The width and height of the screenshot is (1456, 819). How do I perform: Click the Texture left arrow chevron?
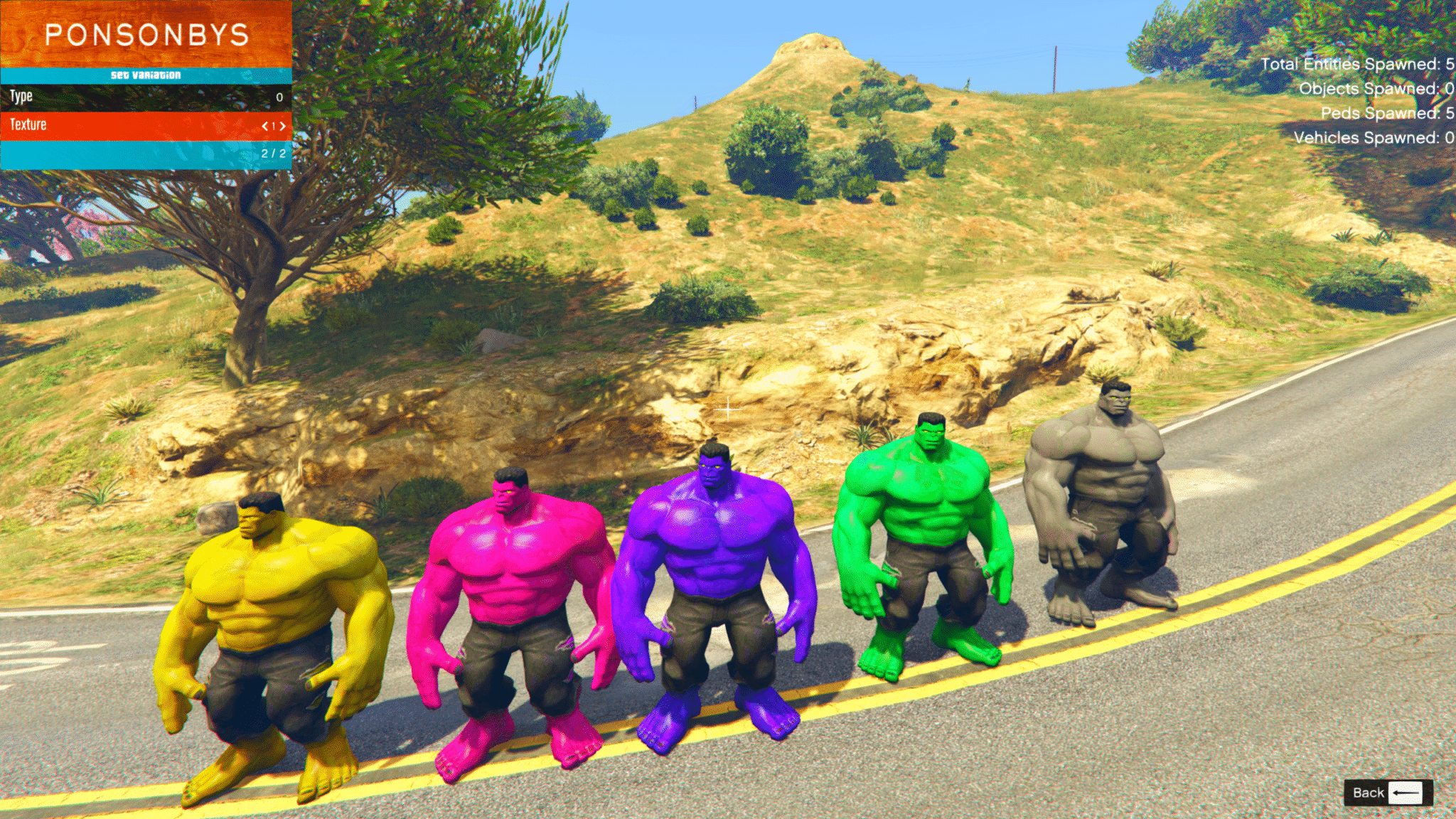tap(264, 124)
